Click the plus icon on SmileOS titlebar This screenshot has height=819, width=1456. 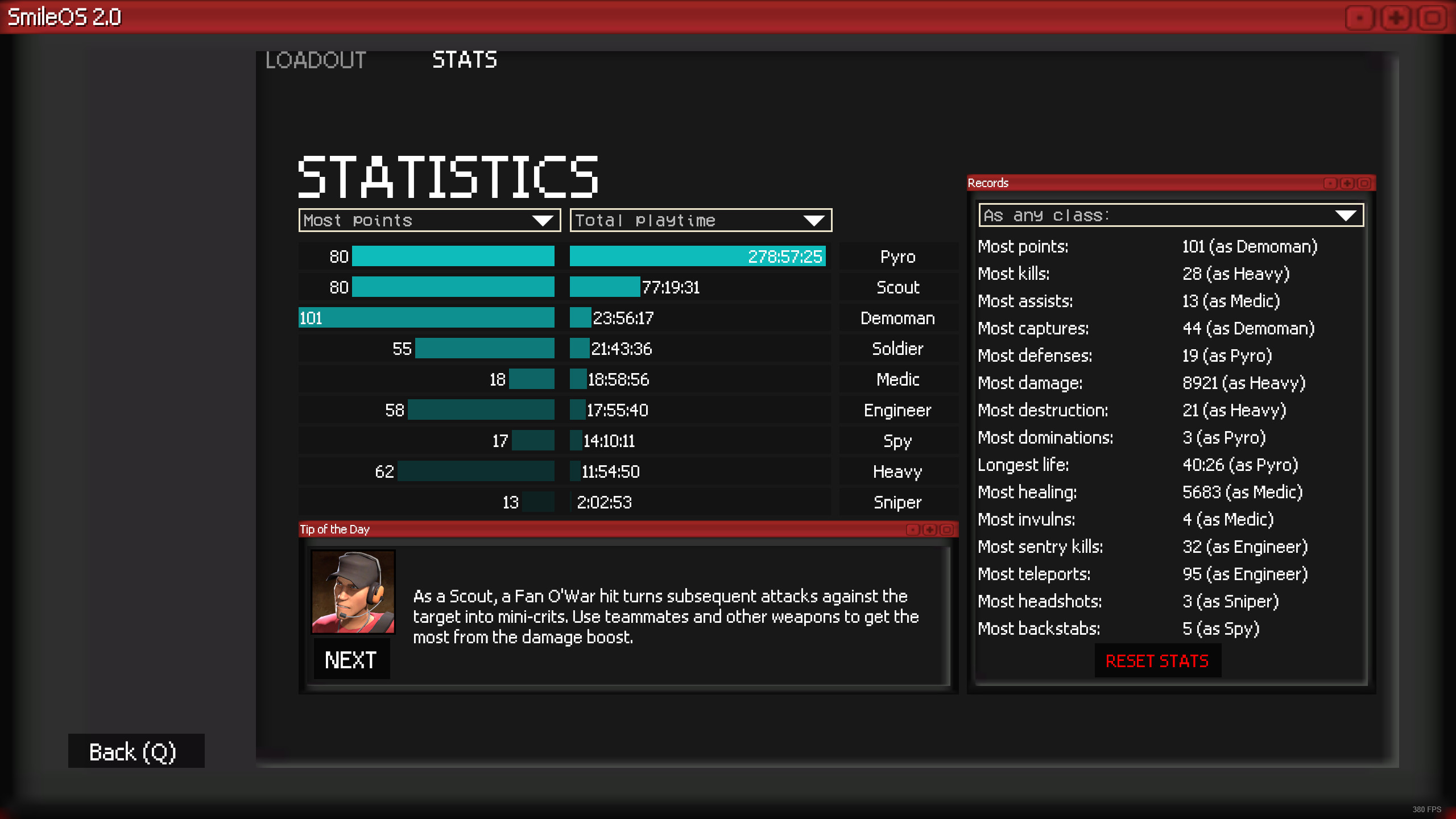(1396, 17)
